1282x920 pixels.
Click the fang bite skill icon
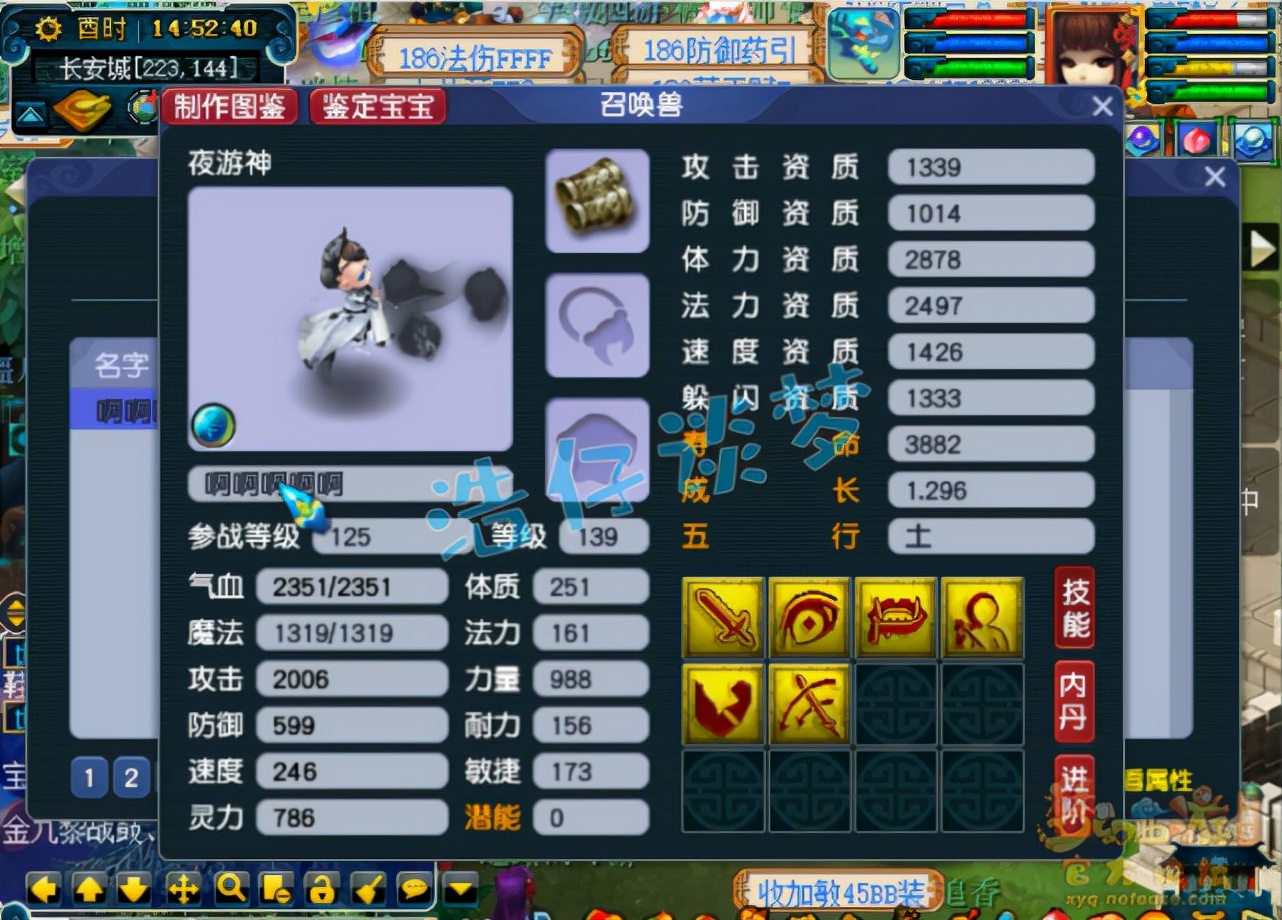(x=896, y=617)
